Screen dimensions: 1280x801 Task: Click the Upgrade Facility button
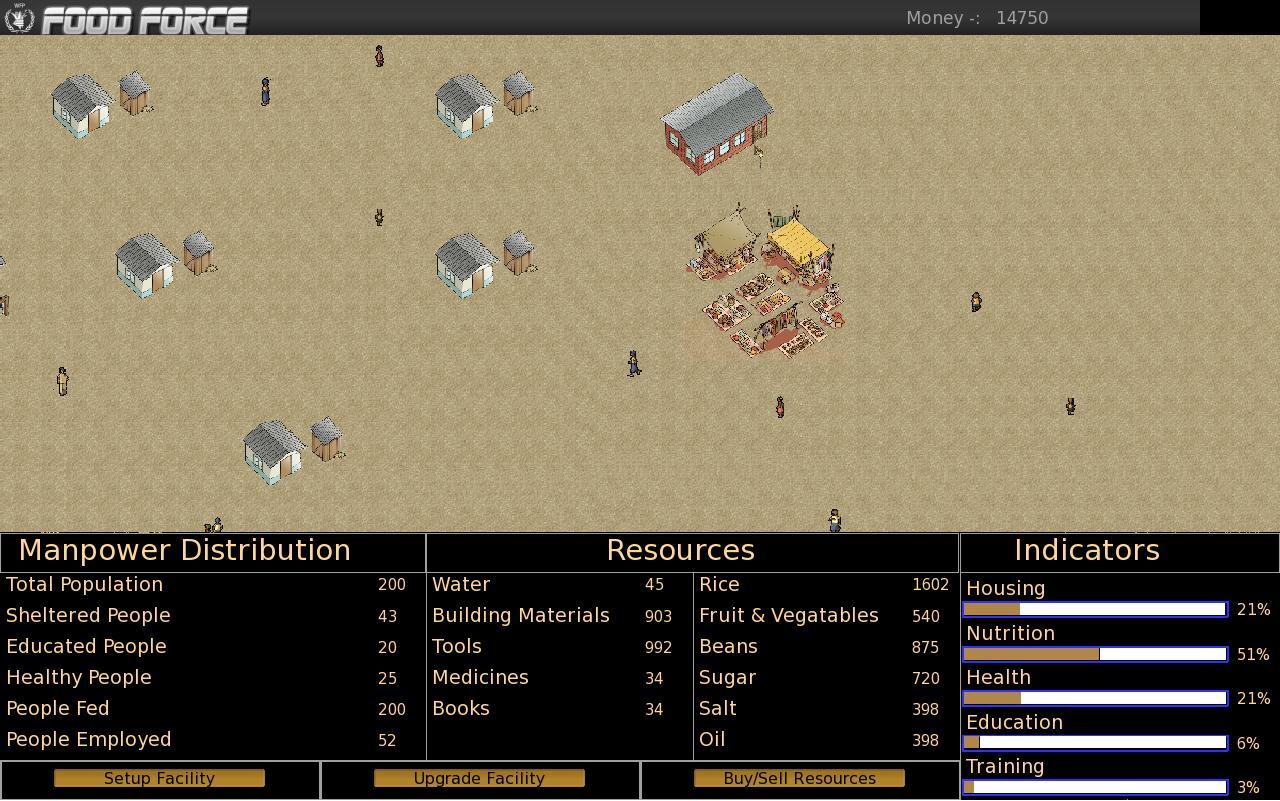[479, 778]
